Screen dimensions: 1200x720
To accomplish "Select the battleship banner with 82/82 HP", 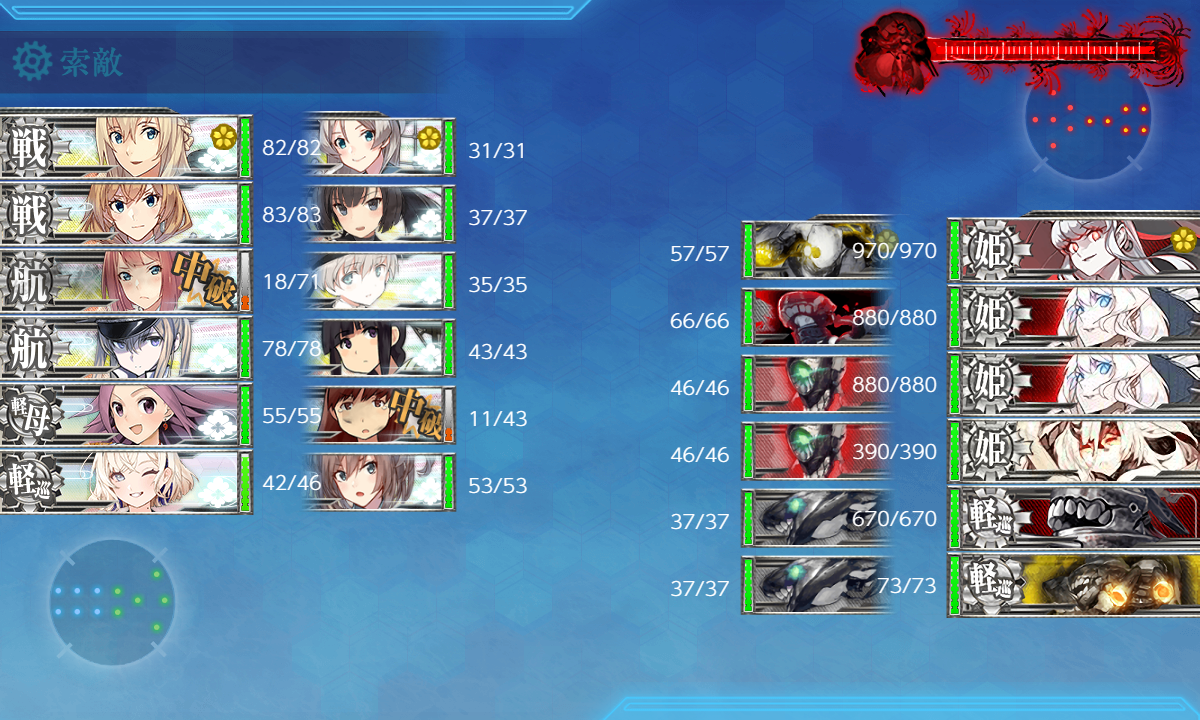I will point(125,147).
